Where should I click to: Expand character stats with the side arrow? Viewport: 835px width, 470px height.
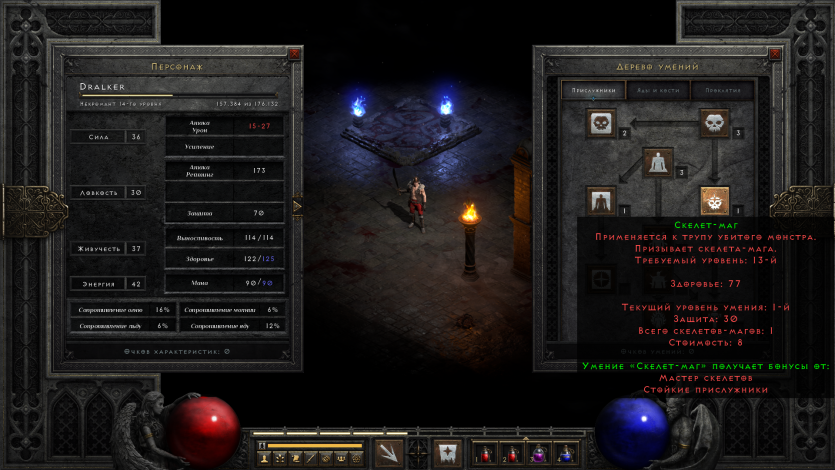(297, 206)
